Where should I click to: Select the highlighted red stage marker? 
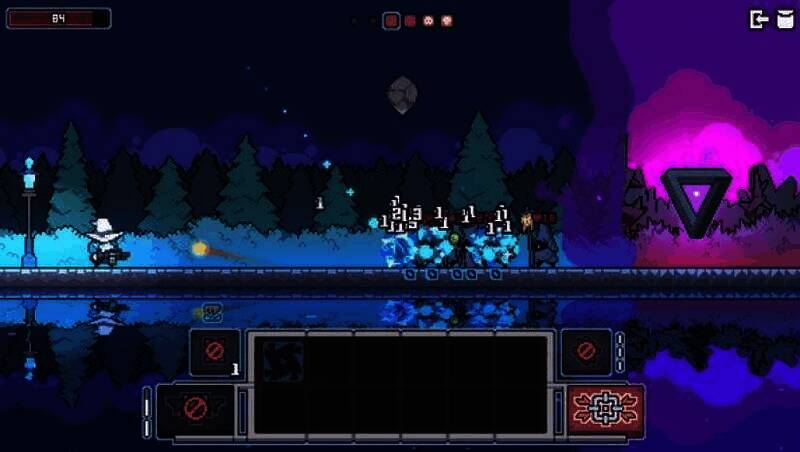392,20
